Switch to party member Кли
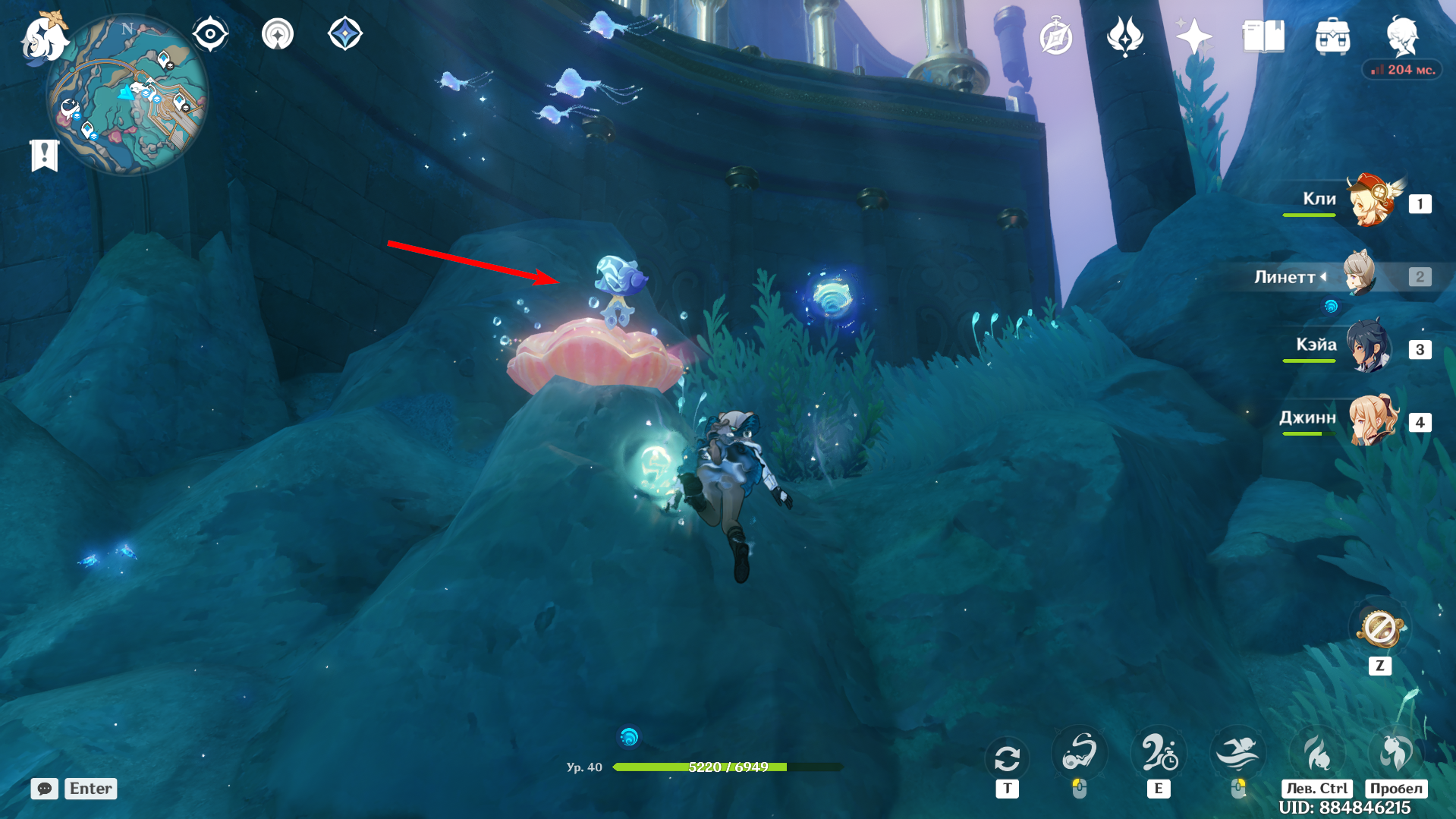1456x819 pixels. coord(1370,202)
